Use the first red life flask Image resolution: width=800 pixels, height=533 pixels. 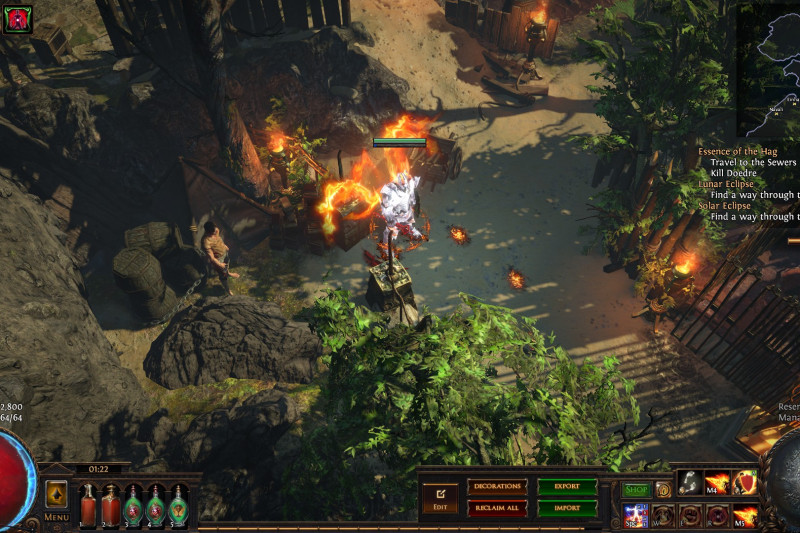pyautogui.click(x=88, y=504)
